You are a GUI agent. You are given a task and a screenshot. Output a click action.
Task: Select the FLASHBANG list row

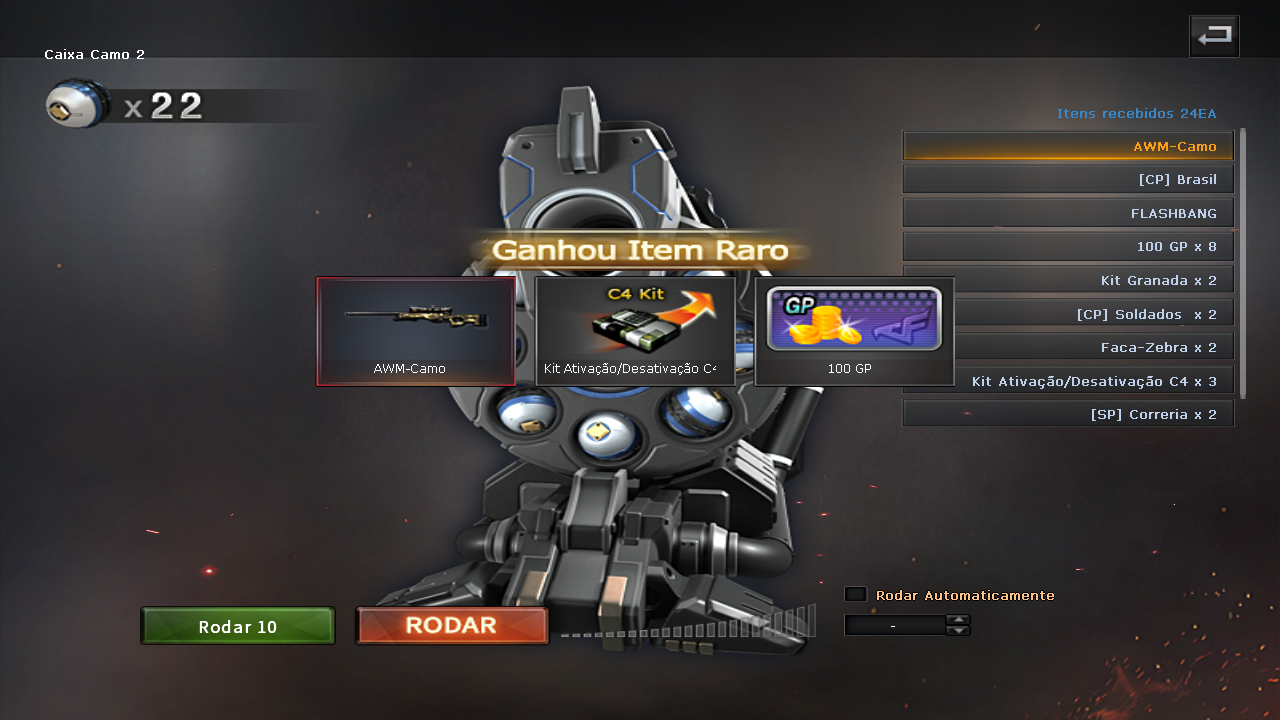tap(1068, 213)
